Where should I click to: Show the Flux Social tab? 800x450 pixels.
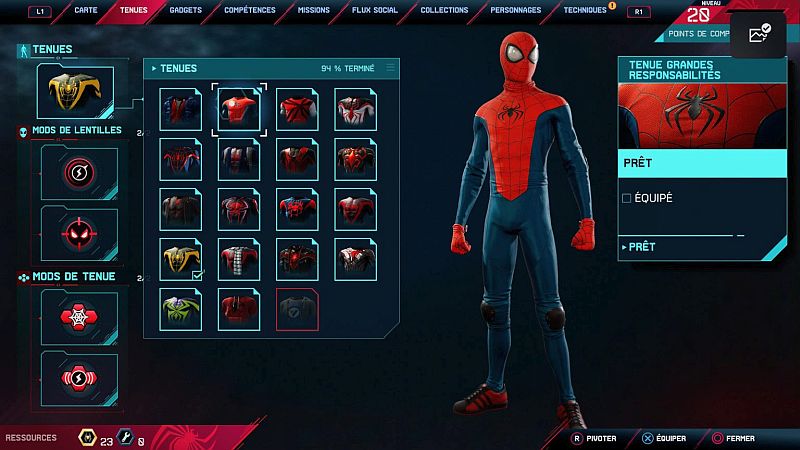(x=375, y=10)
